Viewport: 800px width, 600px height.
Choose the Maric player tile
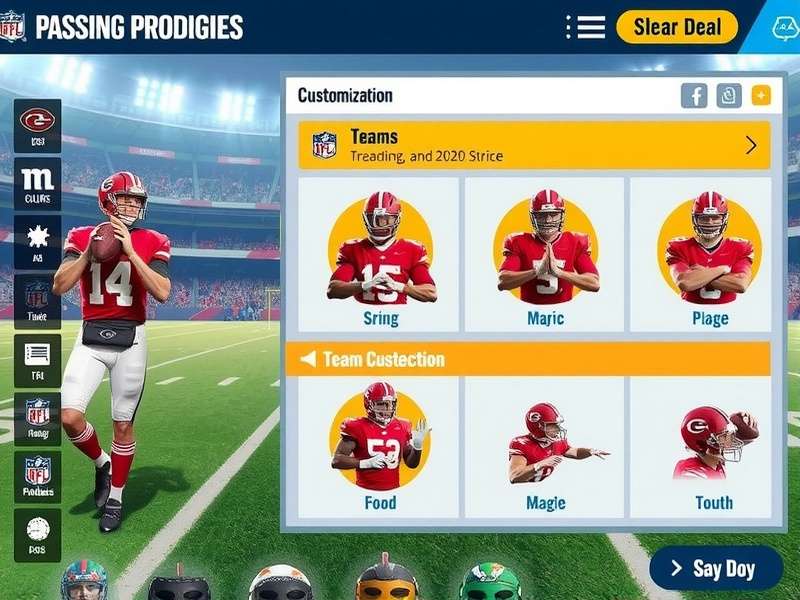click(546, 255)
